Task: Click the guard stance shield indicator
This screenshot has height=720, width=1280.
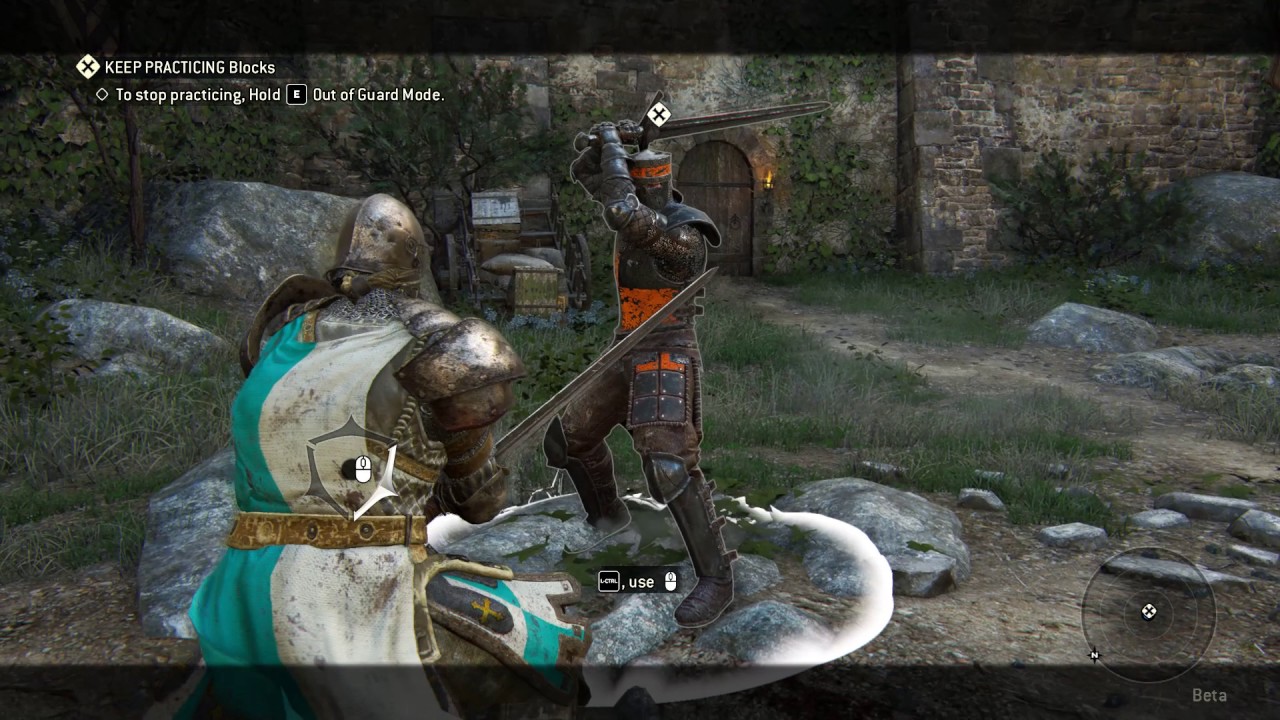Action: 352,468
